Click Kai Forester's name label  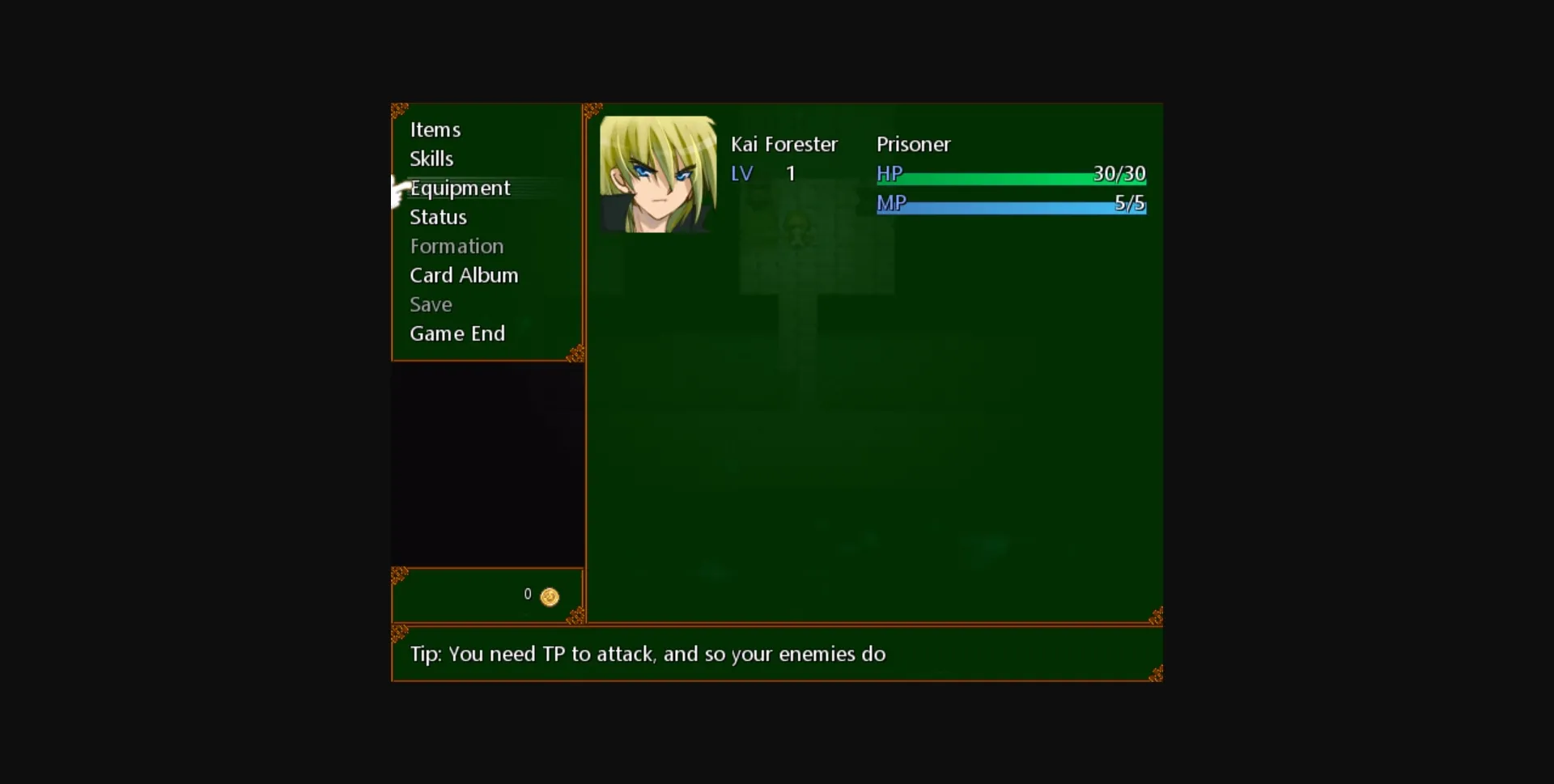click(784, 144)
